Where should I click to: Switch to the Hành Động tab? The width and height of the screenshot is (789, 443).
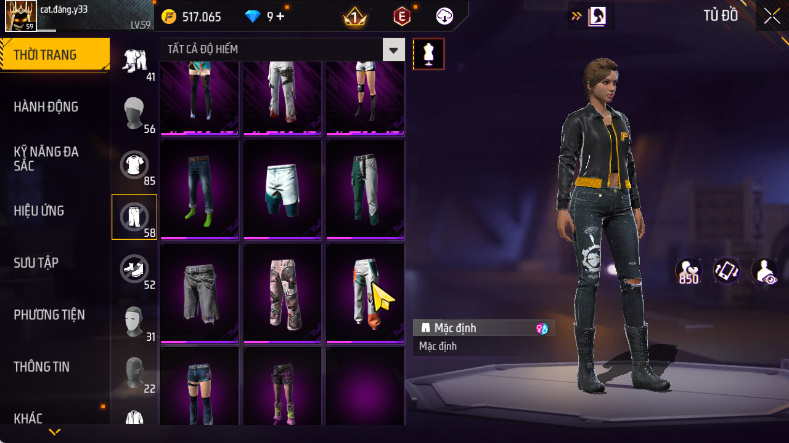[x=47, y=107]
